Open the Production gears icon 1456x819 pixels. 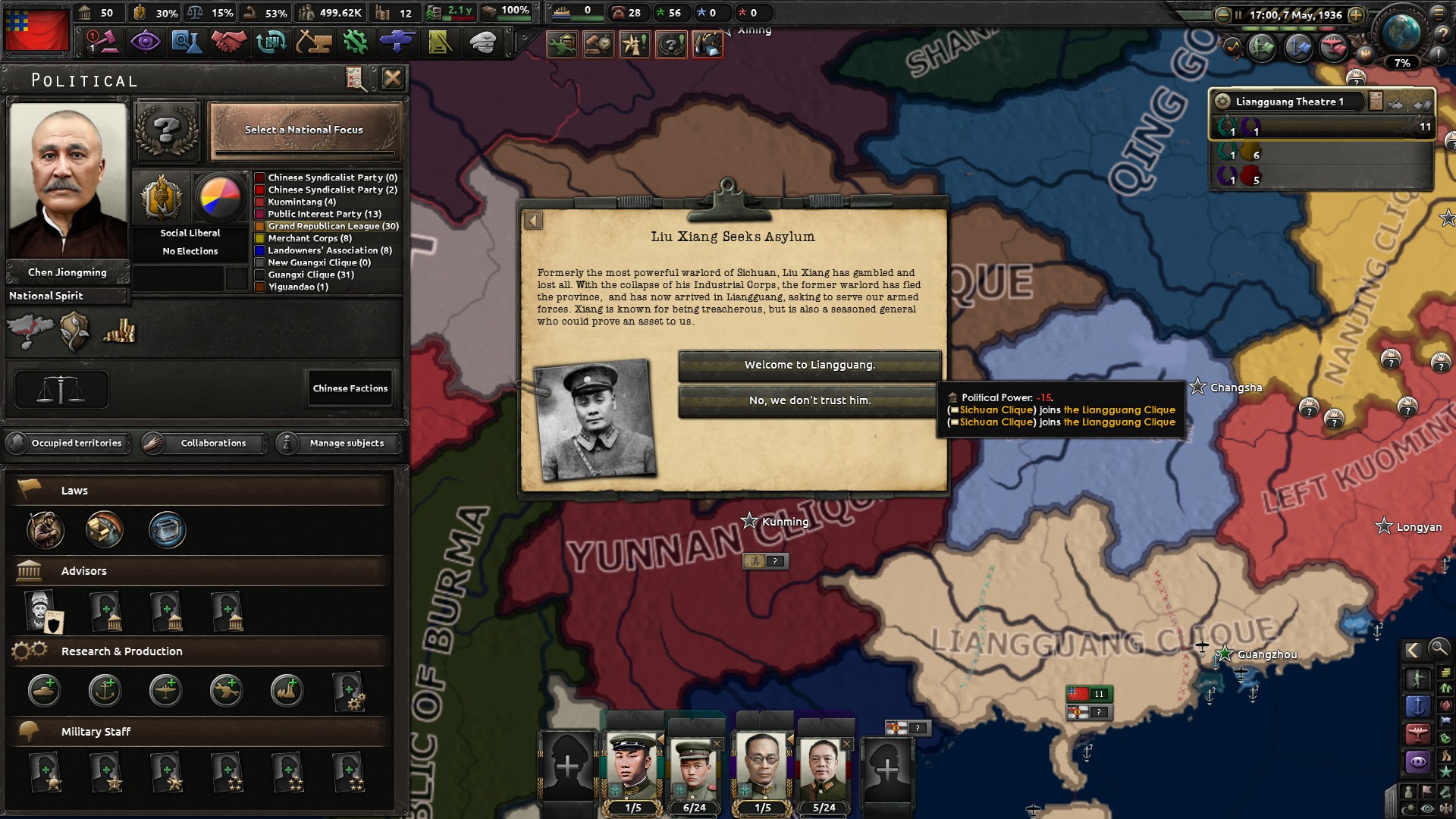pyautogui.click(x=356, y=43)
